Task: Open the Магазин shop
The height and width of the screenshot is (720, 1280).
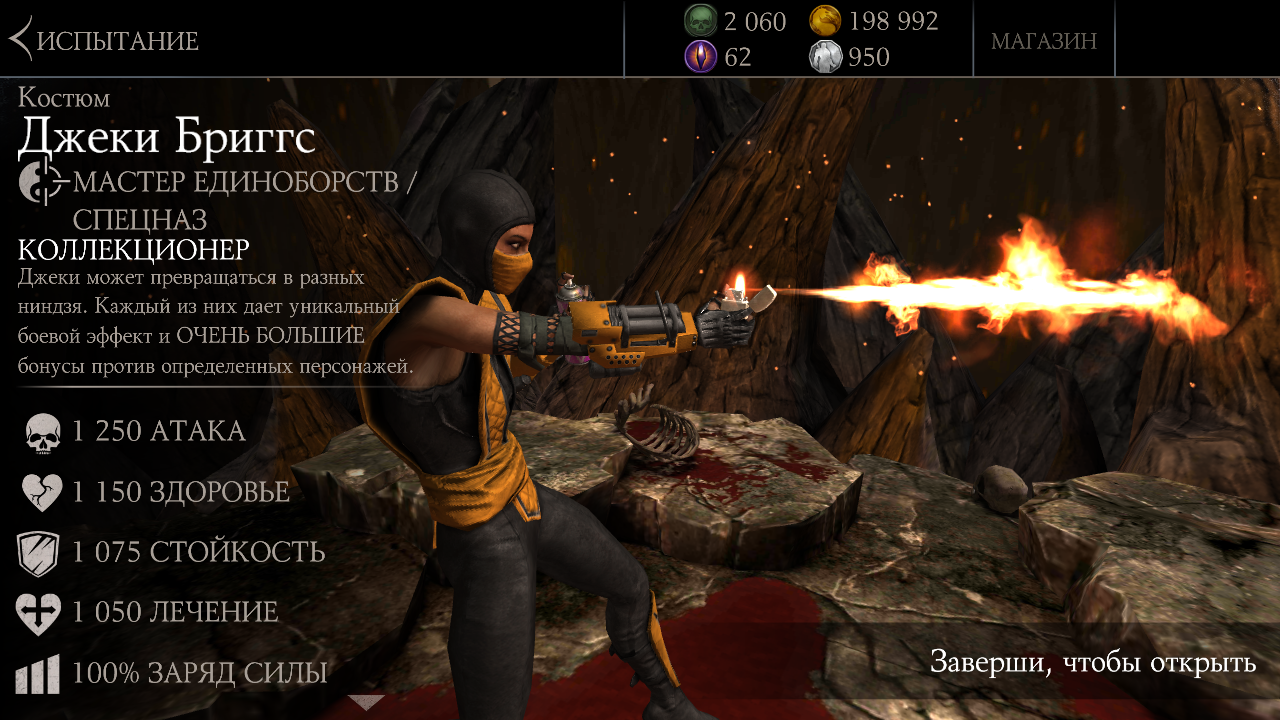Action: 1043,41
